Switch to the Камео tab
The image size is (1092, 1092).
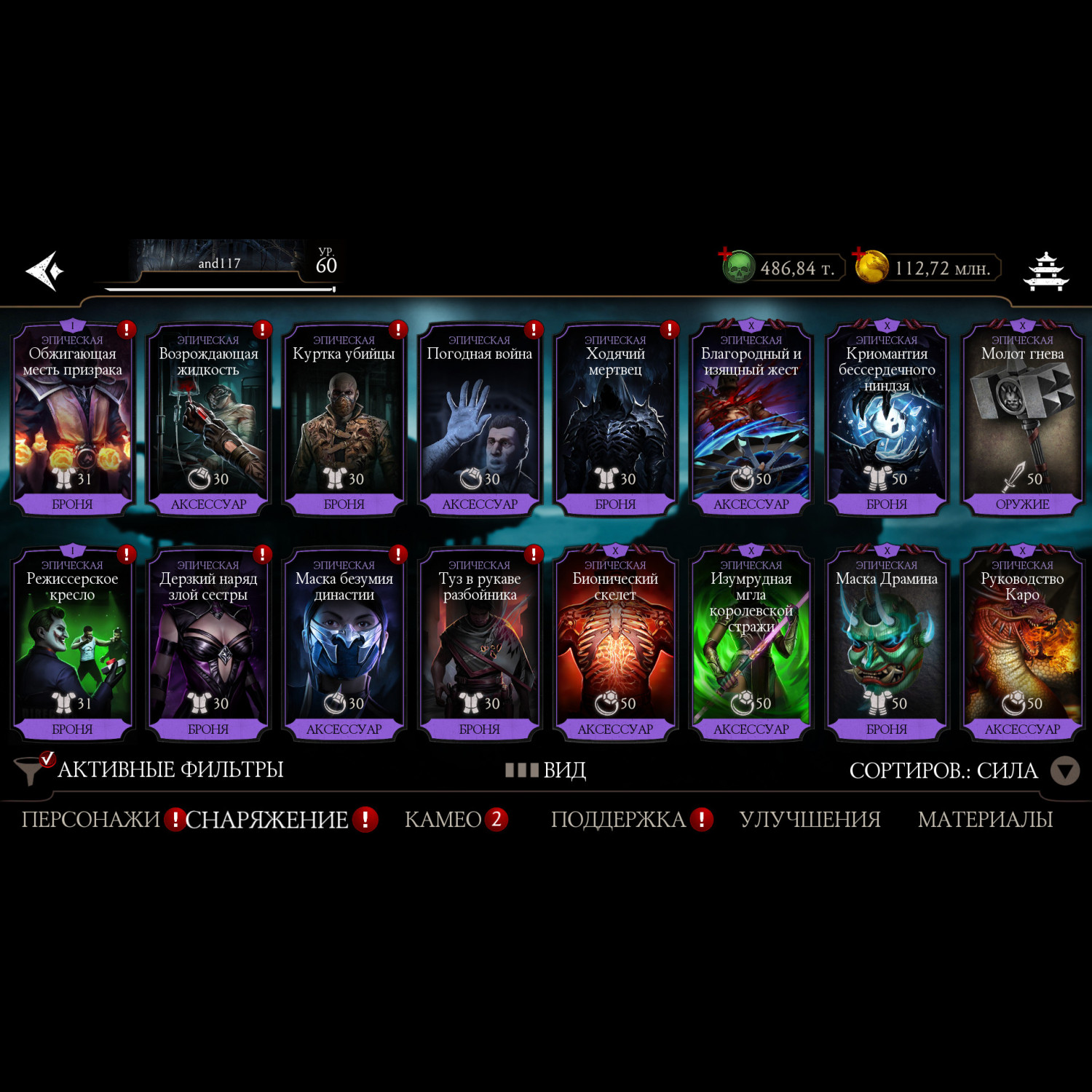click(x=443, y=820)
